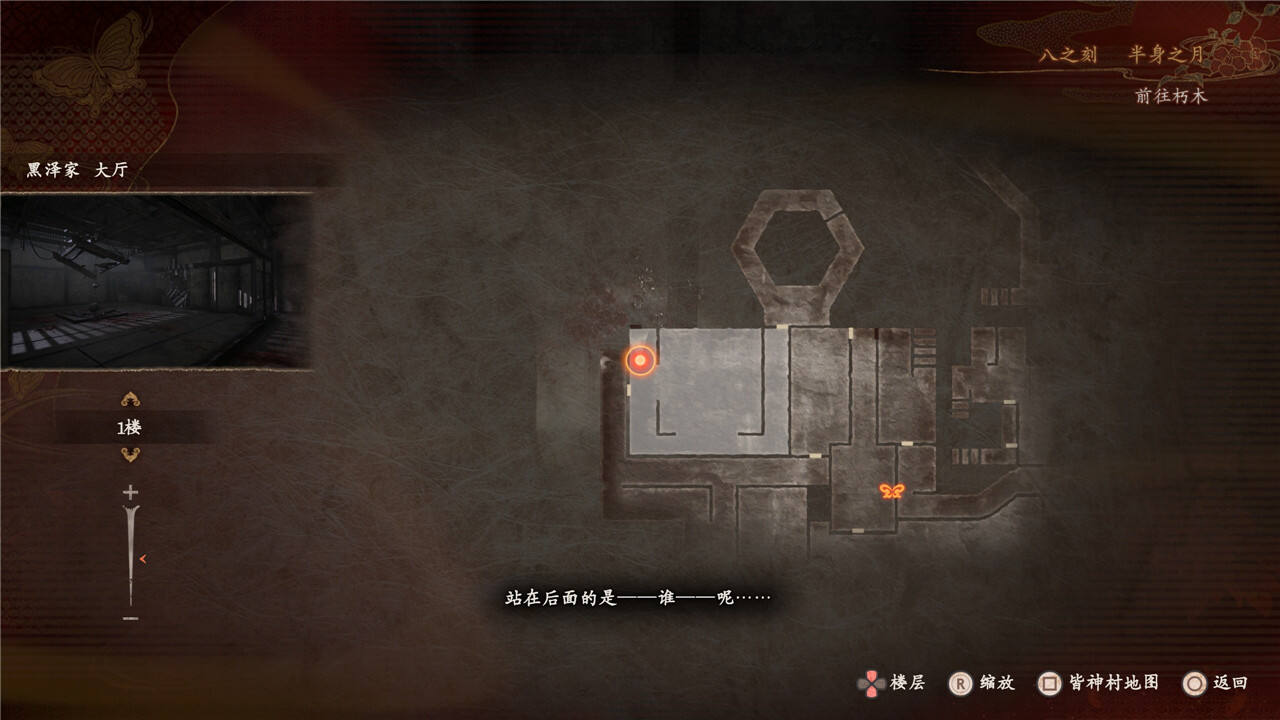Adjust the map zoom slider bar

tap(131, 556)
